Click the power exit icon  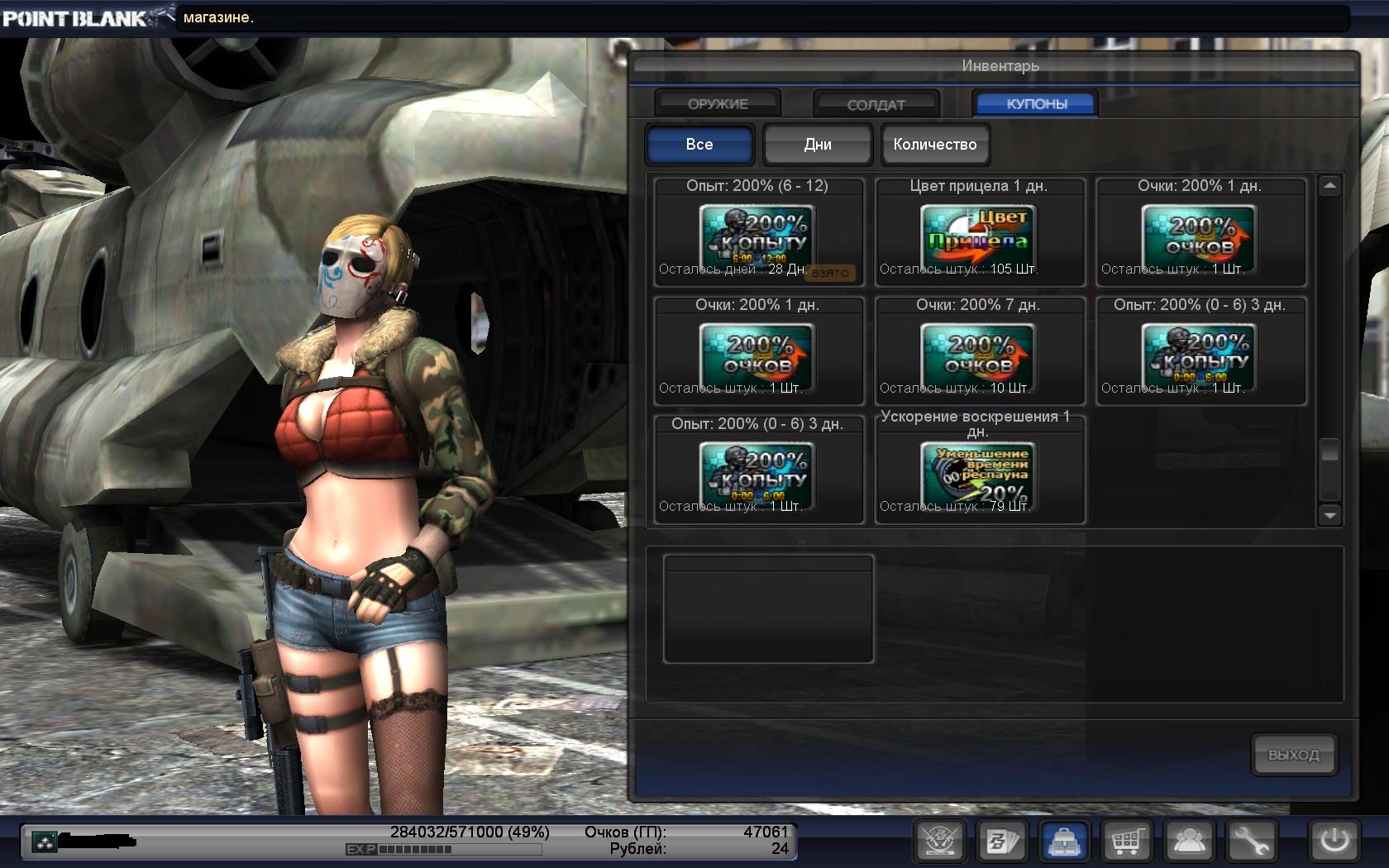1334,842
